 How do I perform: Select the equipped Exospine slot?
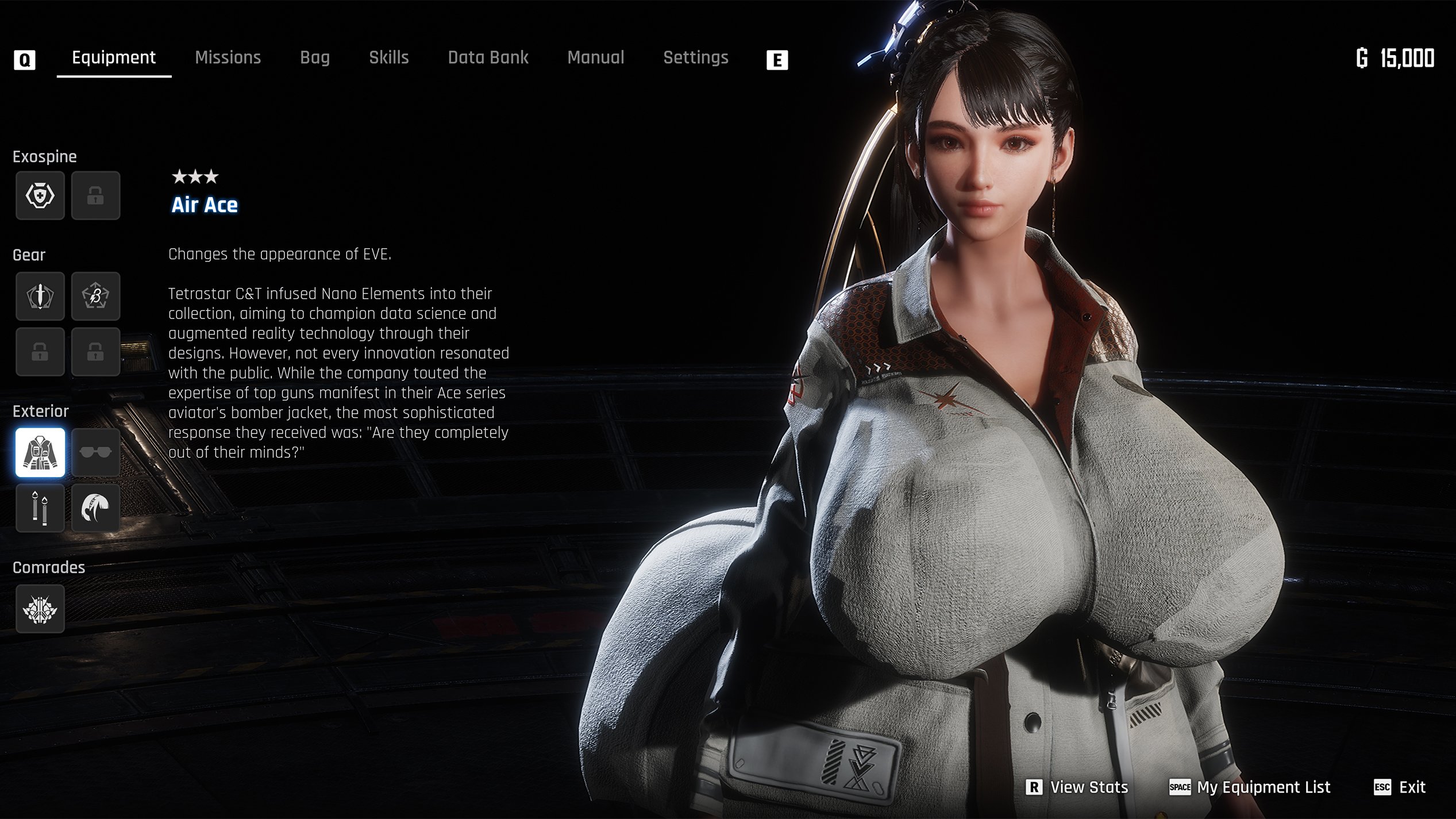40,195
